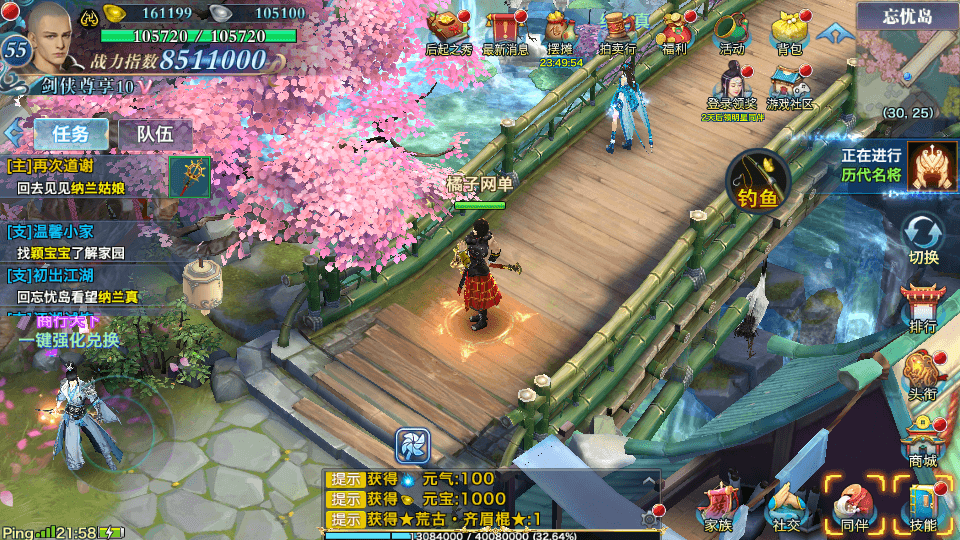Open the 活动 activities menu
This screenshot has width=960, height=540.
pos(732,31)
